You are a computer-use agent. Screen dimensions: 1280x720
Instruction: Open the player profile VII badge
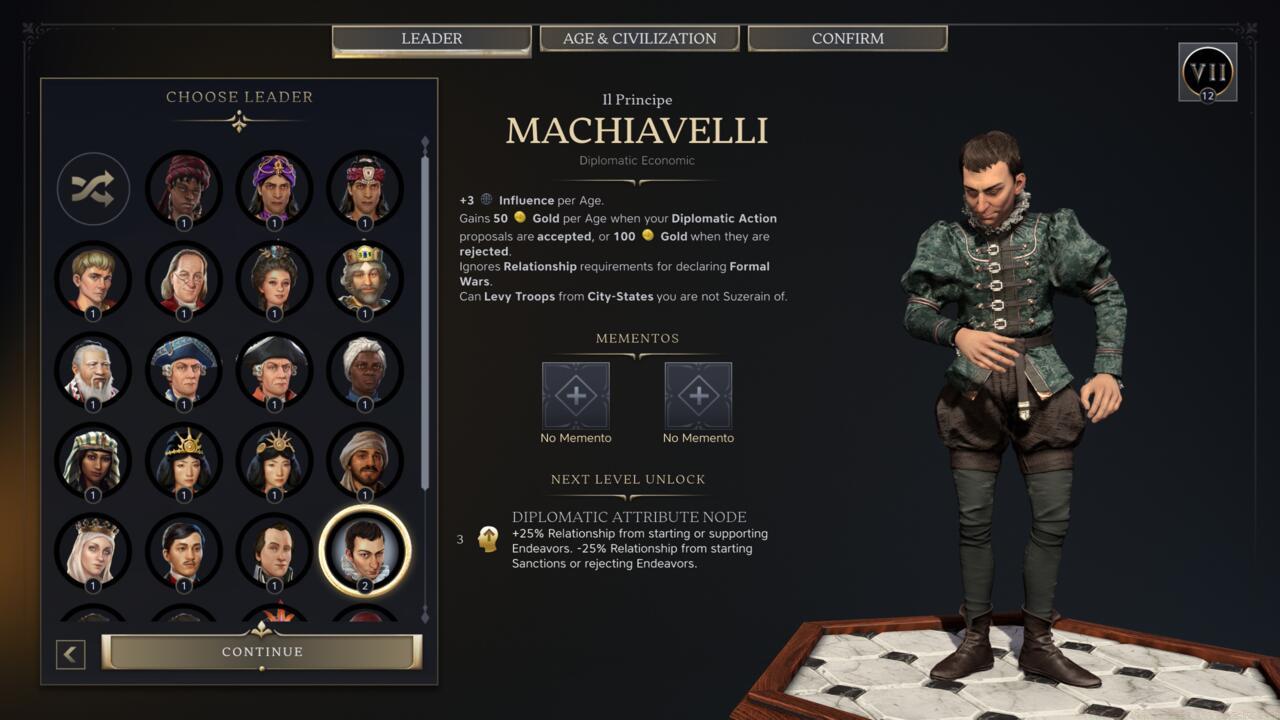1207,72
